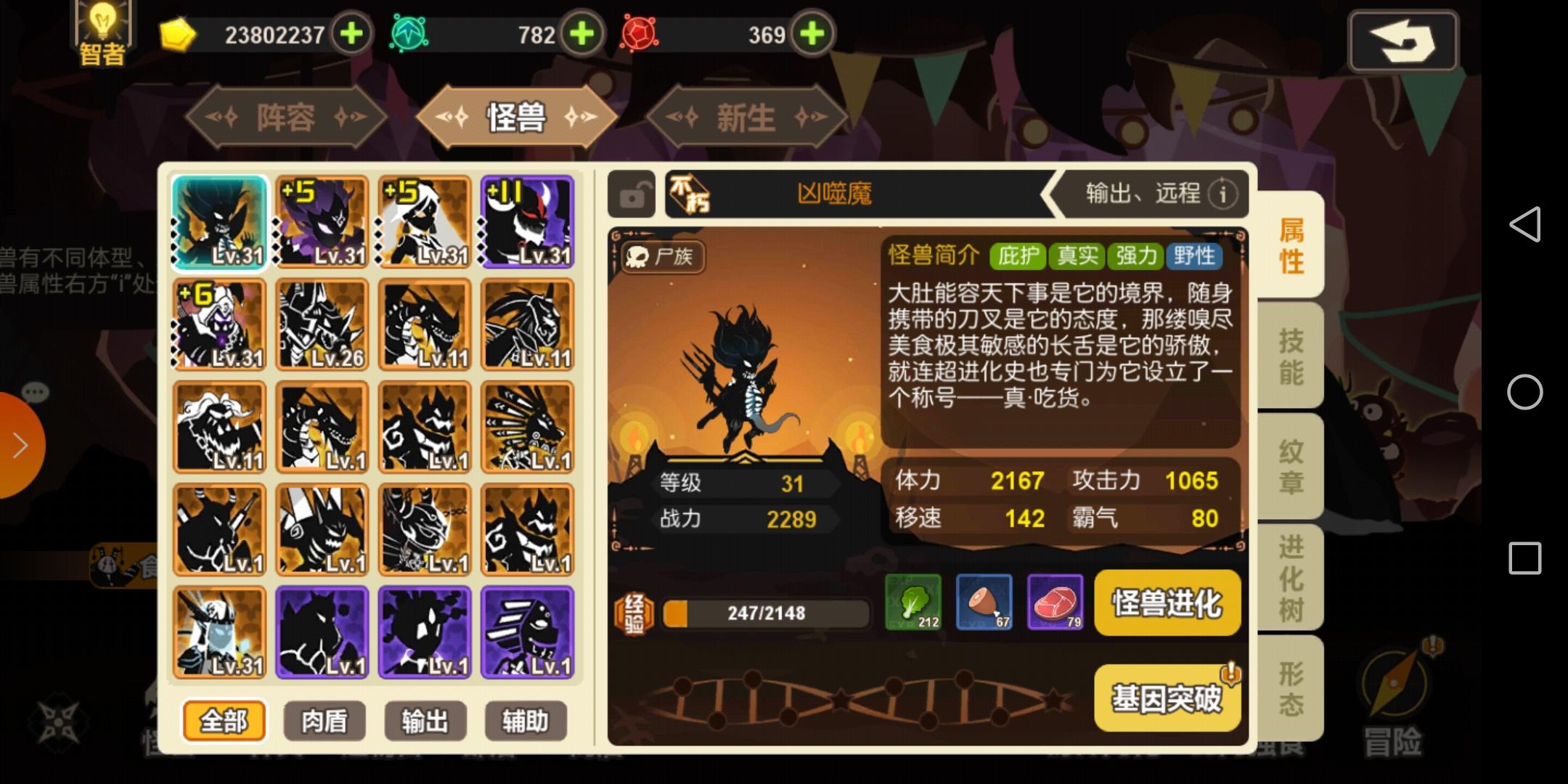This screenshot has height=784, width=1568.
Task: Select the 肉盾 filter option
Action: click(x=326, y=721)
